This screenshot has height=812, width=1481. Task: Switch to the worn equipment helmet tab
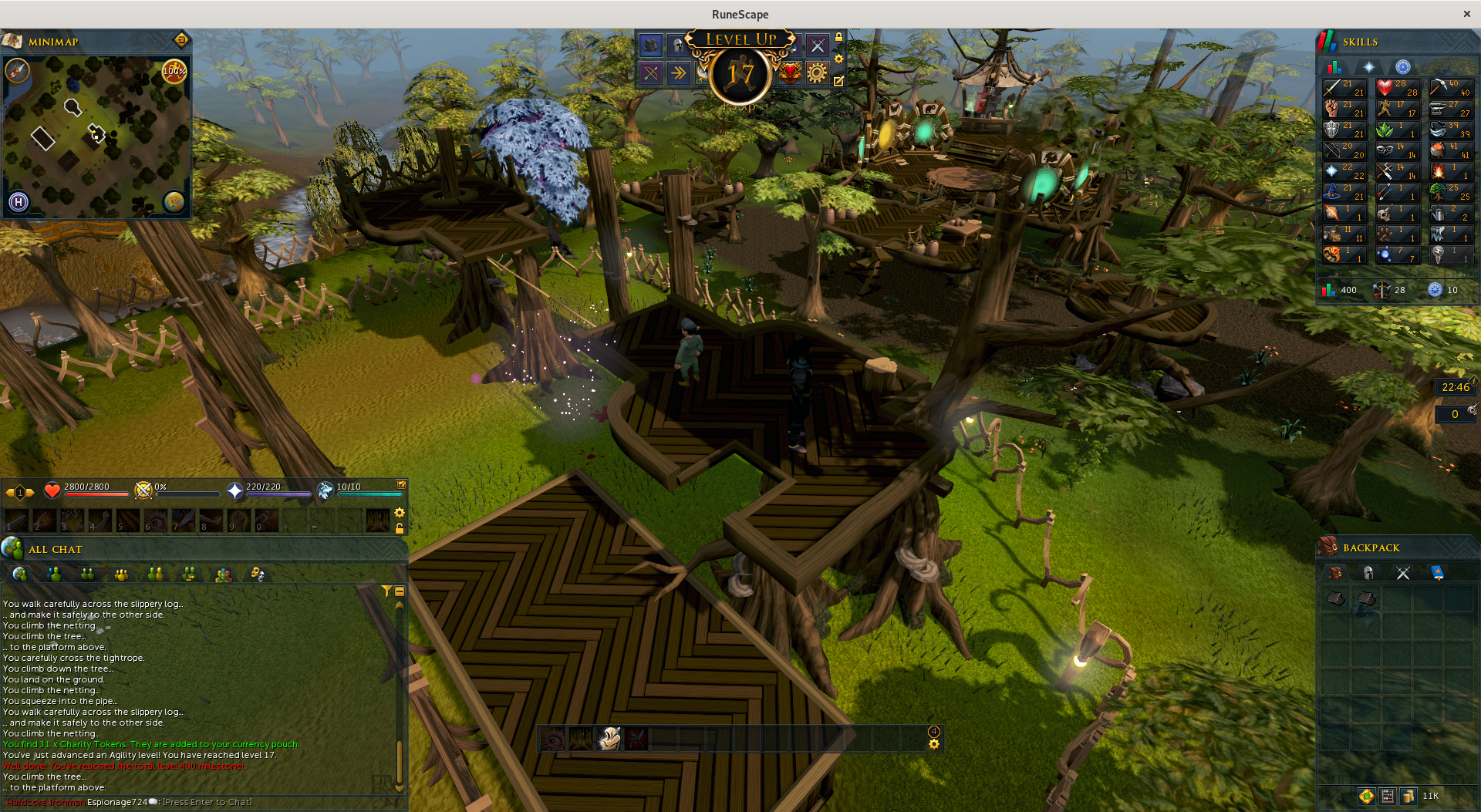pyautogui.click(x=1368, y=573)
